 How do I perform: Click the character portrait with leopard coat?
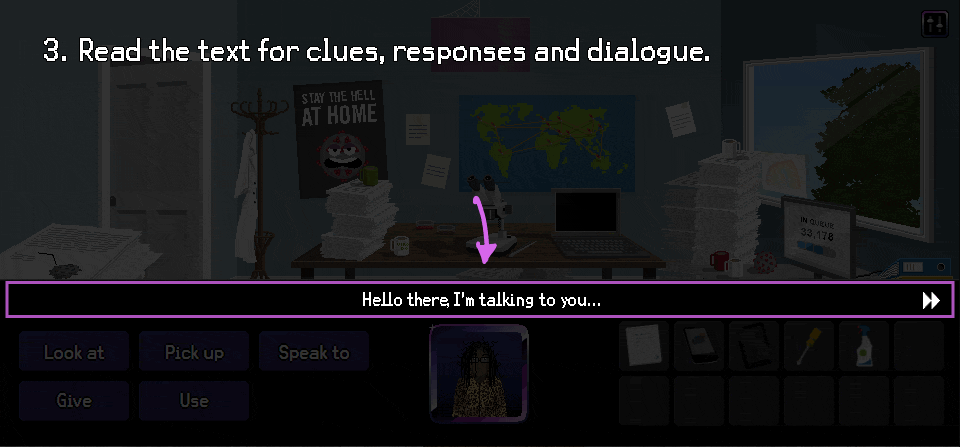479,374
